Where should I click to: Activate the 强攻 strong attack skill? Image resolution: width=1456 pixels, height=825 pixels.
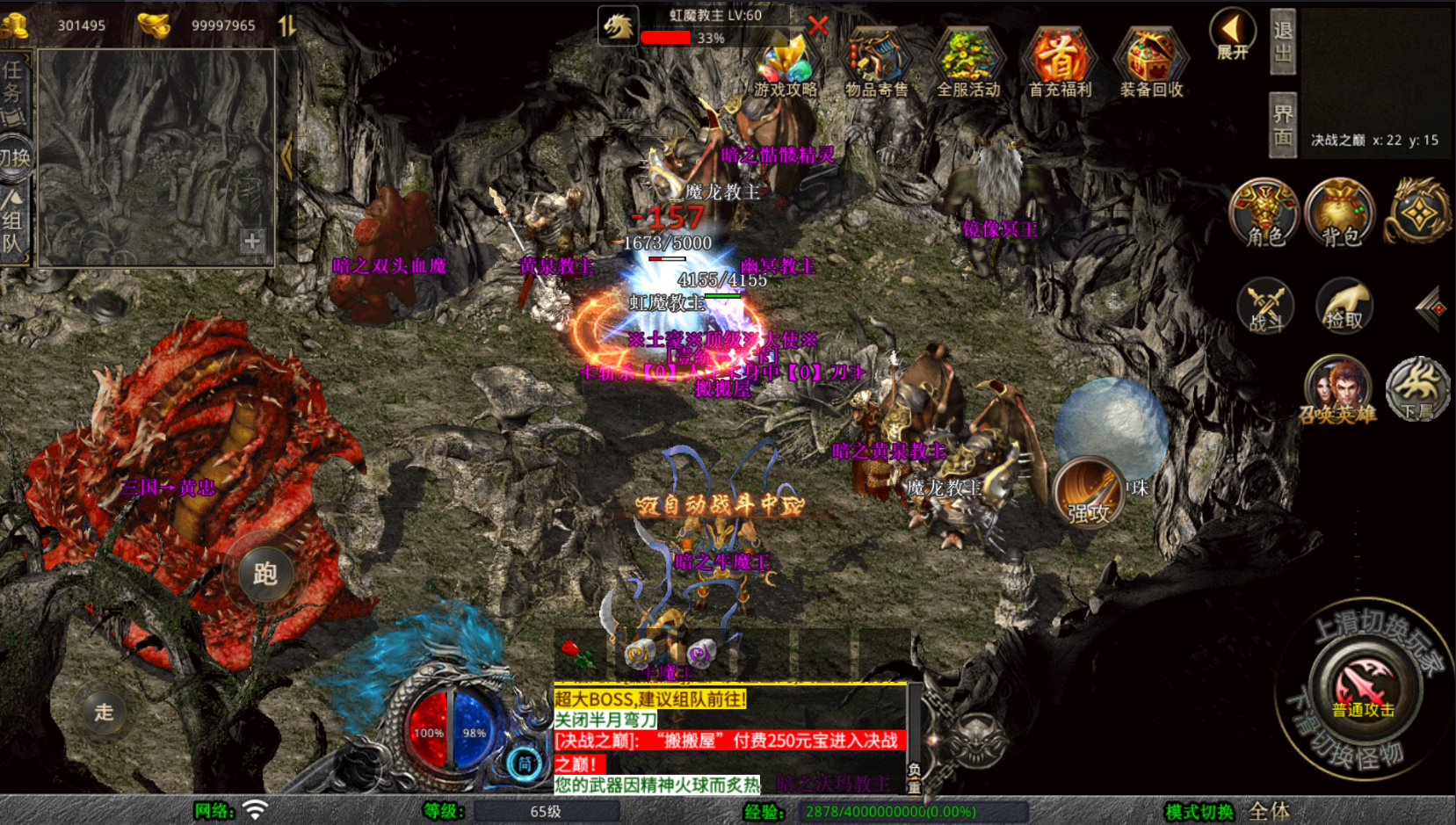tap(1090, 494)
